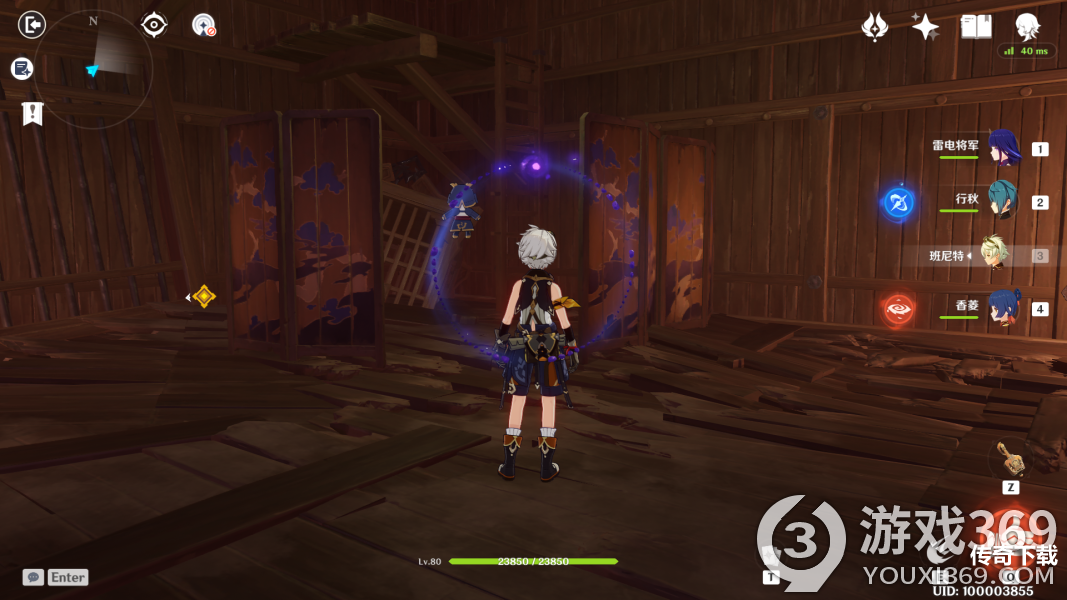Click the blocked signal co-op icon

click(204, 25)
